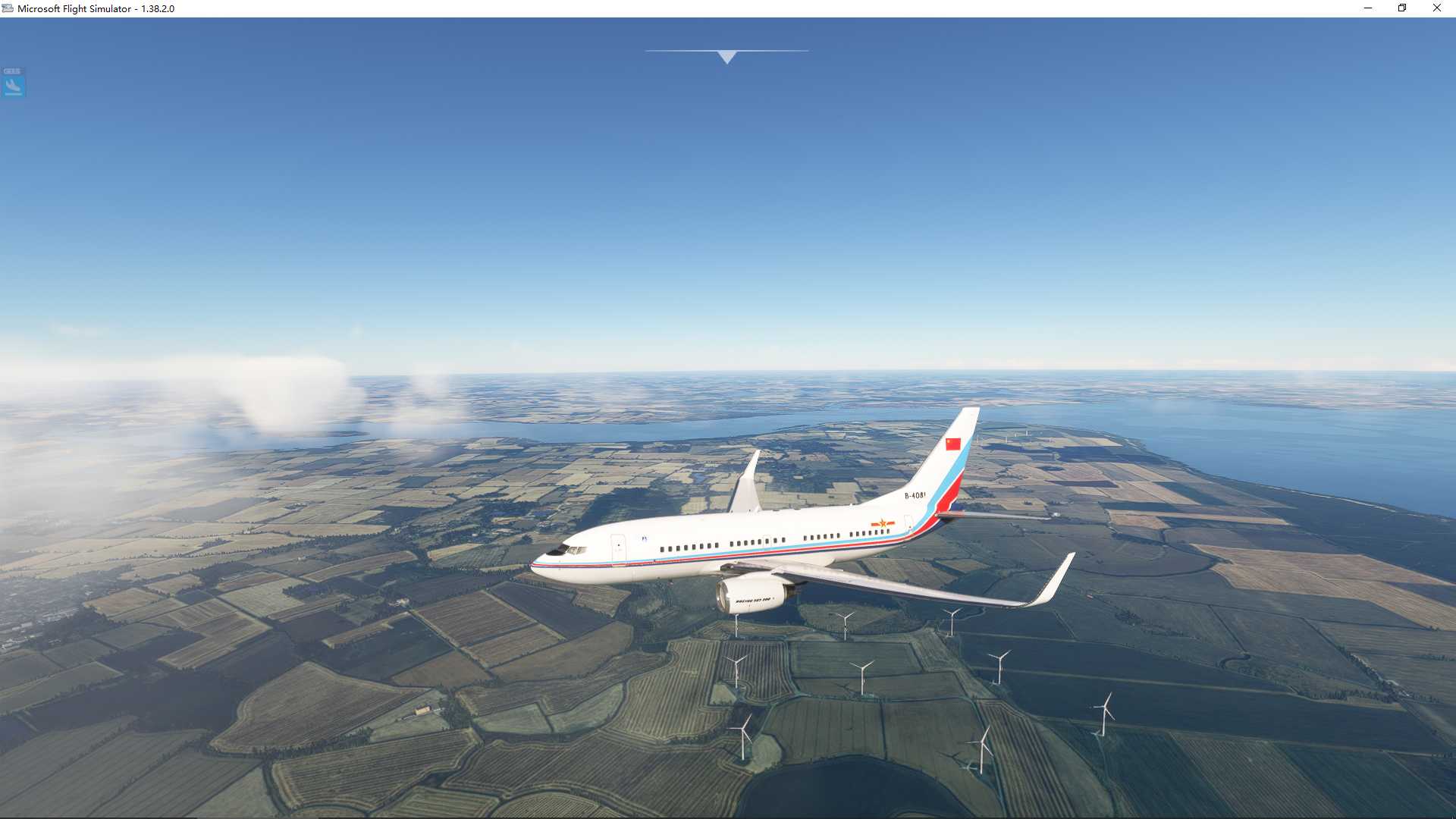Close the Microsoft Flight Simulator window
The width and height of the screenshot is (1456, 819).
[1436, 8]
